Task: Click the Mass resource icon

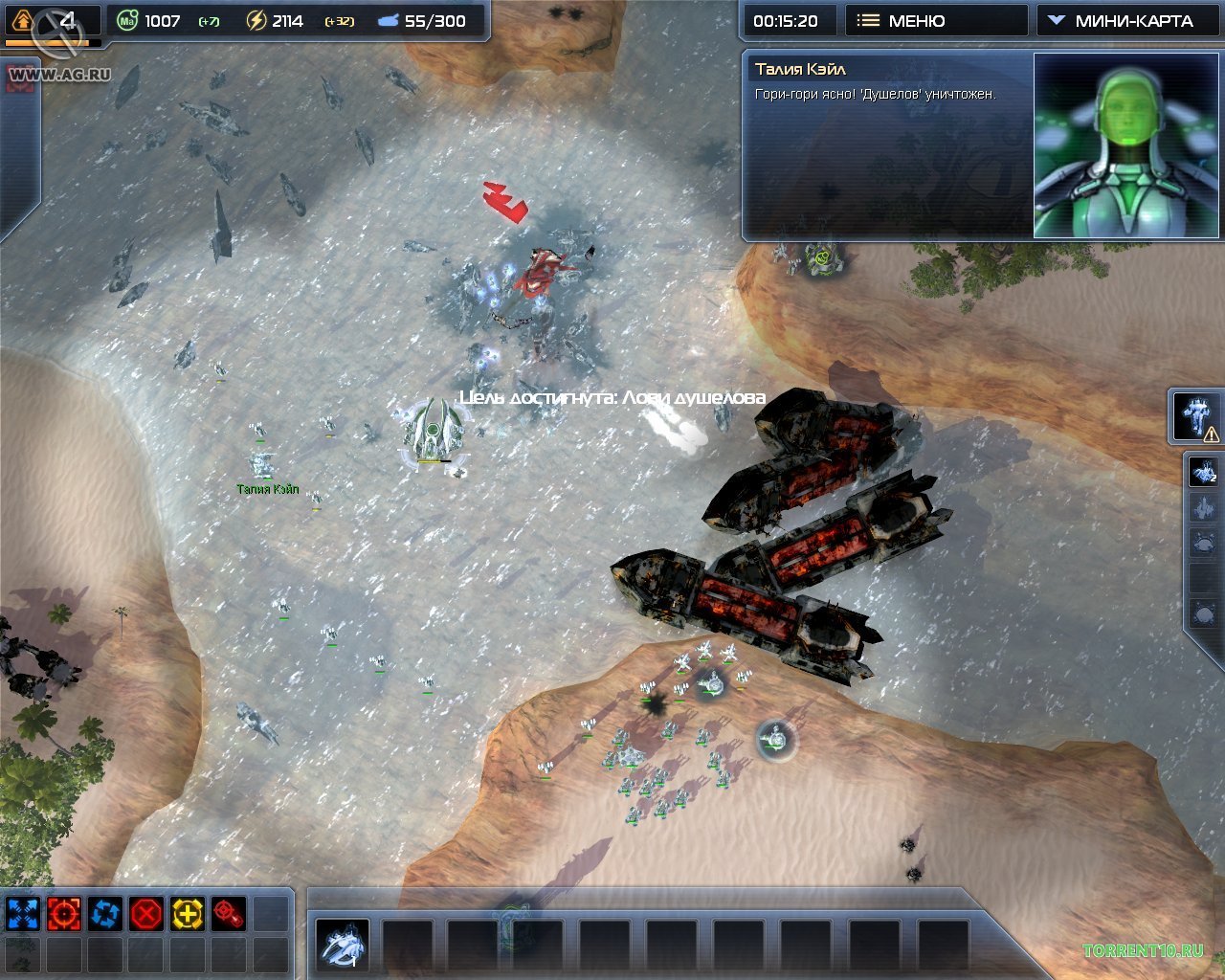Action: coord(127,19)
